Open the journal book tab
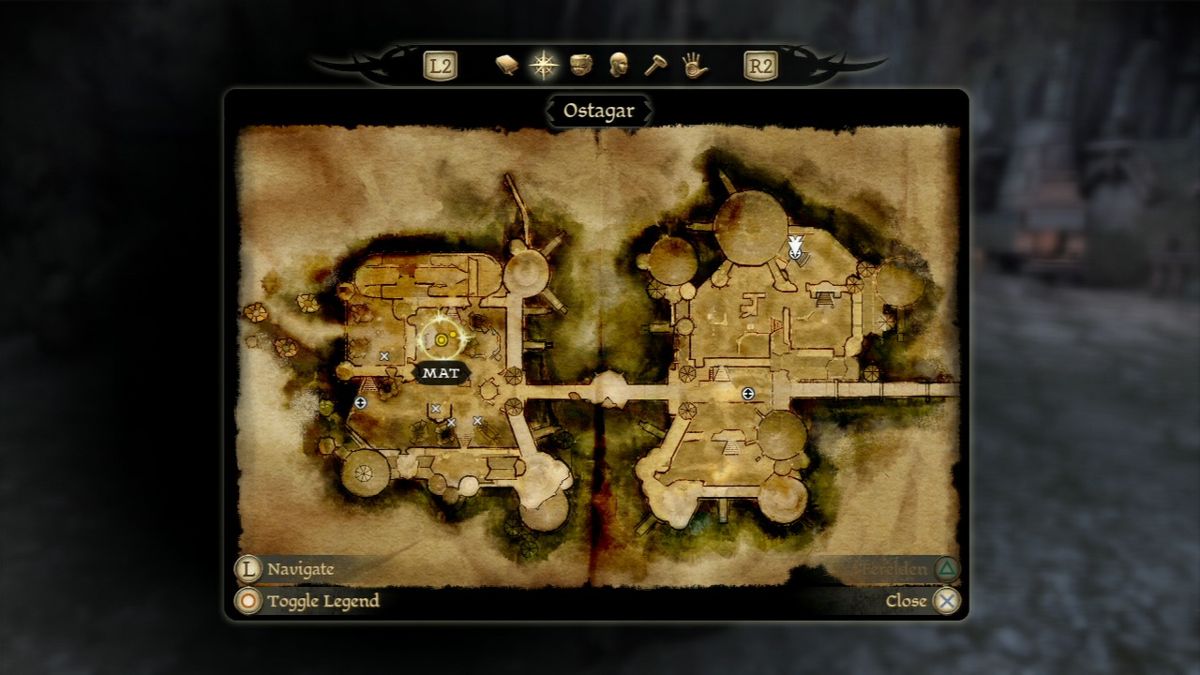1200x675 pixels. [507, 66]
